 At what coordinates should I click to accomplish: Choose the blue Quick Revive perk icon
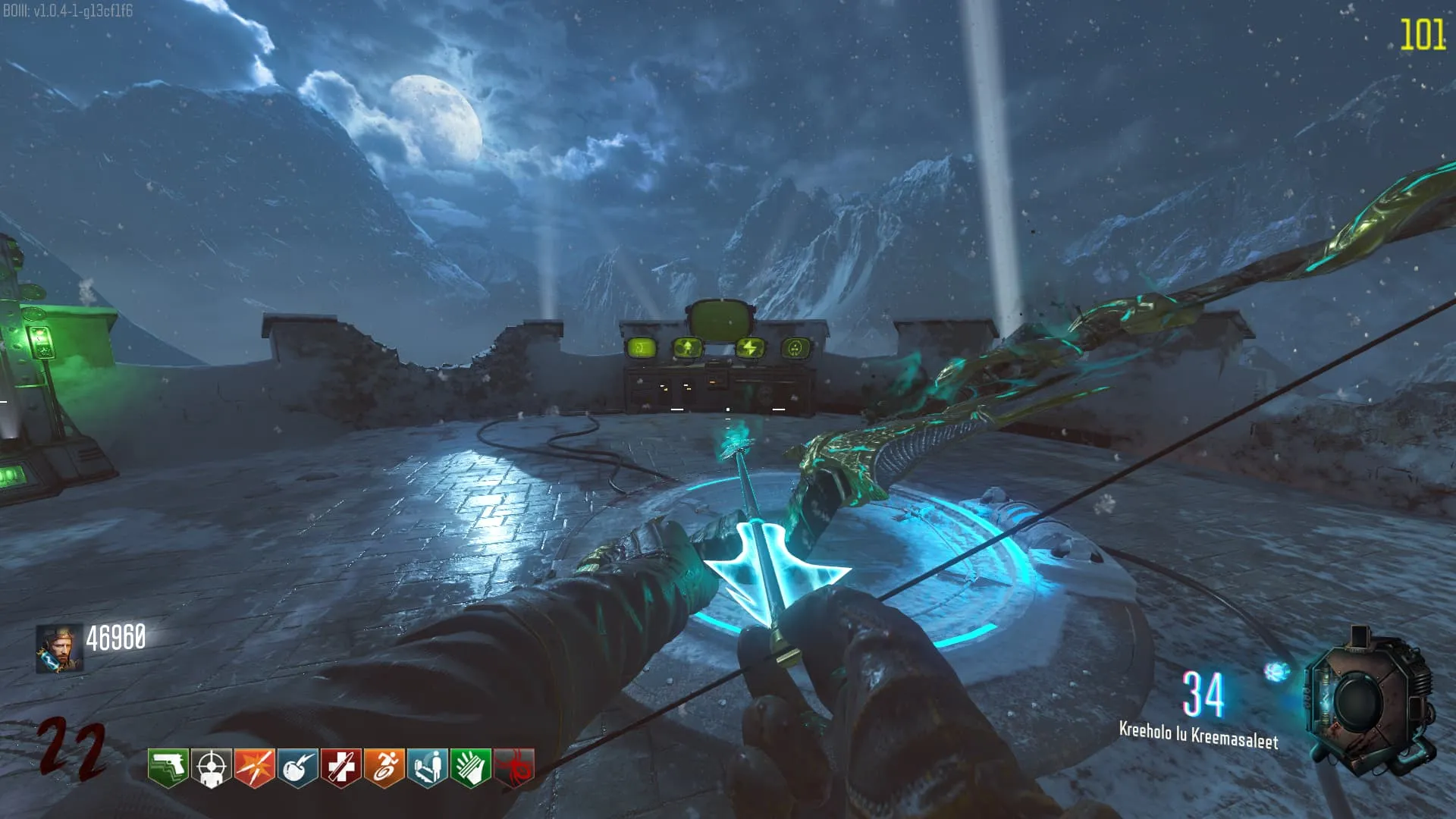tap(427, 767)
